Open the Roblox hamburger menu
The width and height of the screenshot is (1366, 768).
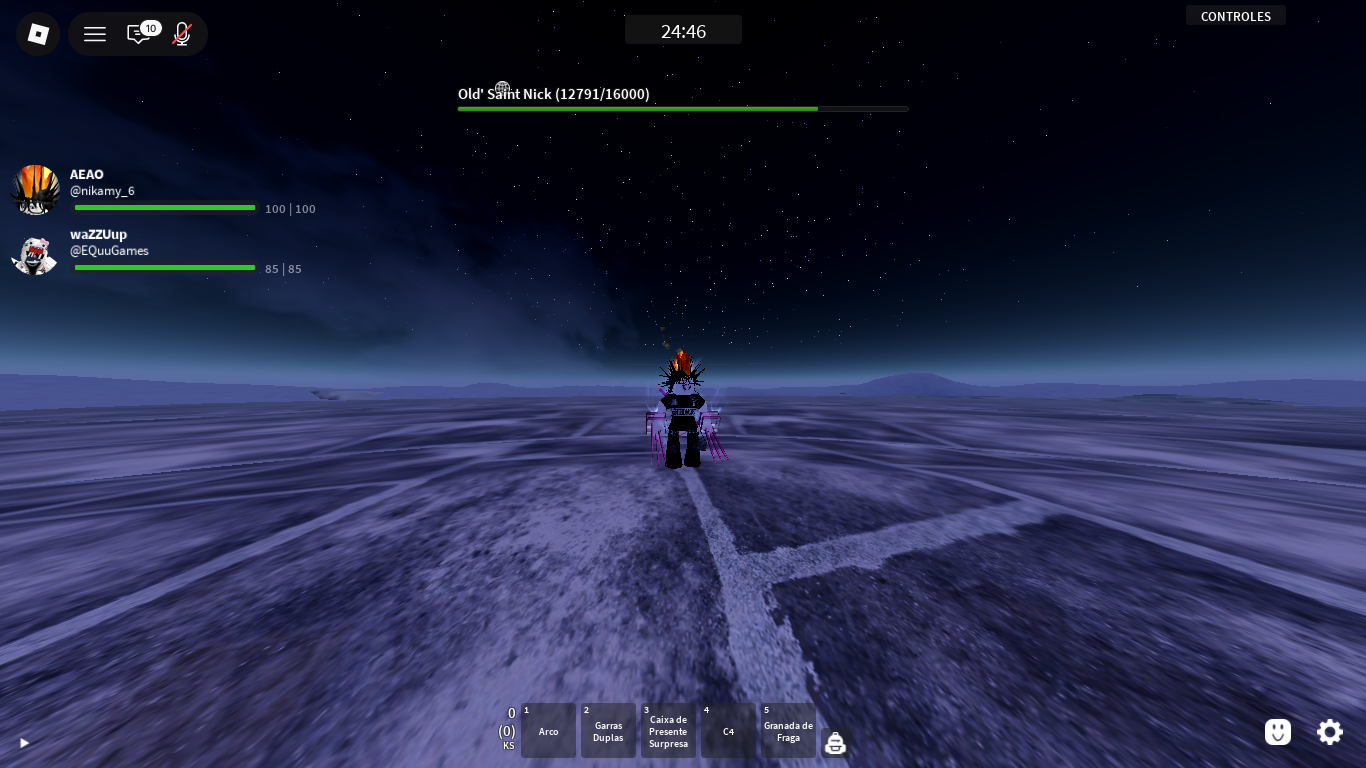[x=95, y=33]
